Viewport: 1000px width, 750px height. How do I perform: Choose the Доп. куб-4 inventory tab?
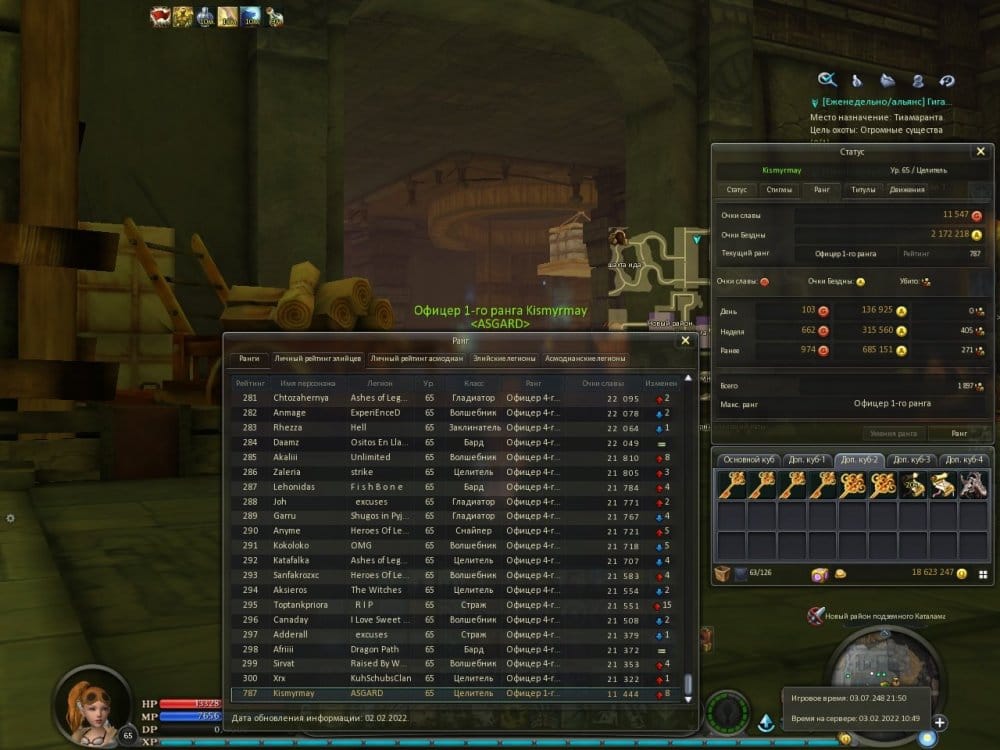tap(966, 459)
